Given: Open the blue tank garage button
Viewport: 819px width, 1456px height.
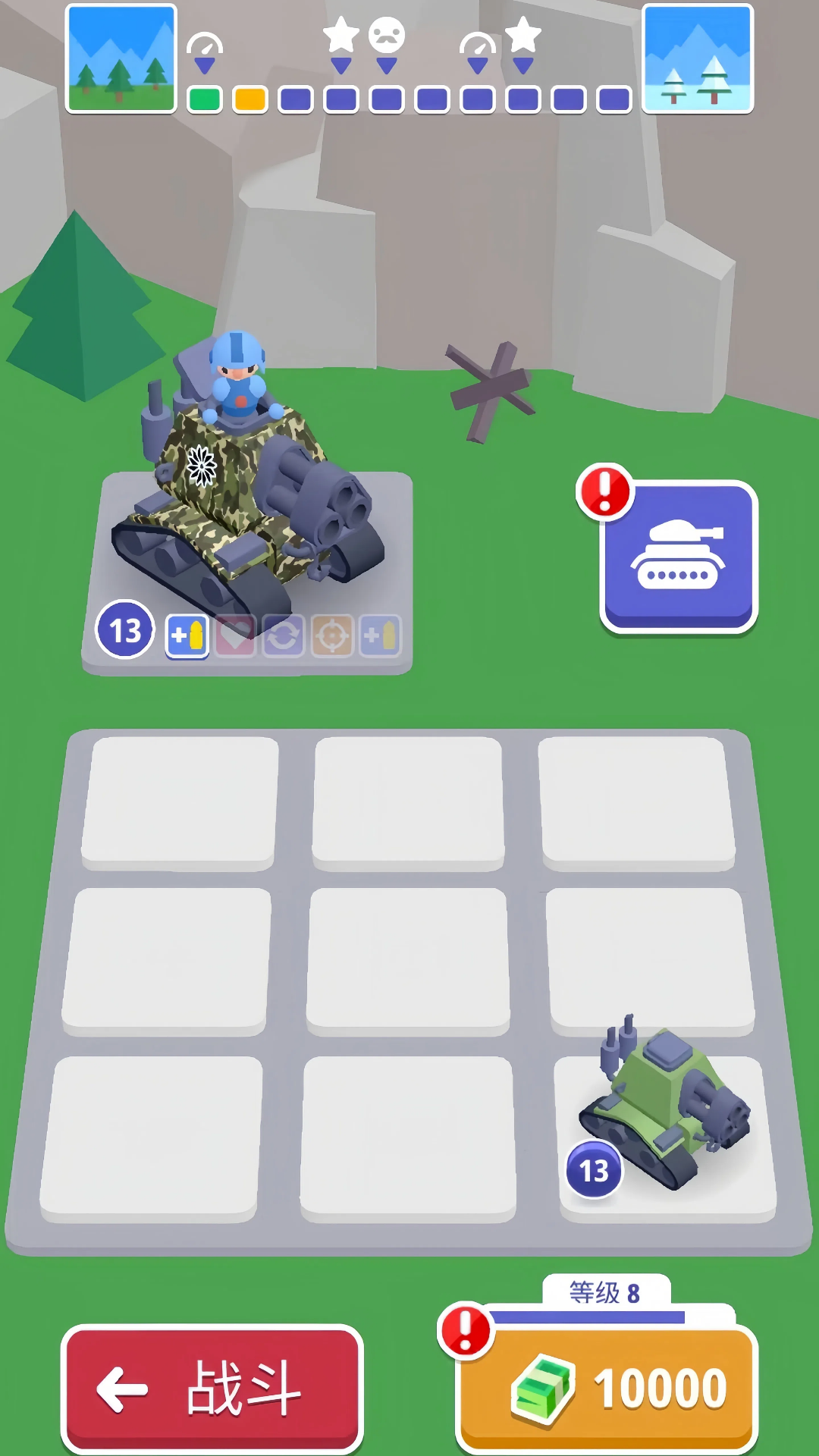Looking at the screenshot, I should pyautogui.click(x=679, y=556).
